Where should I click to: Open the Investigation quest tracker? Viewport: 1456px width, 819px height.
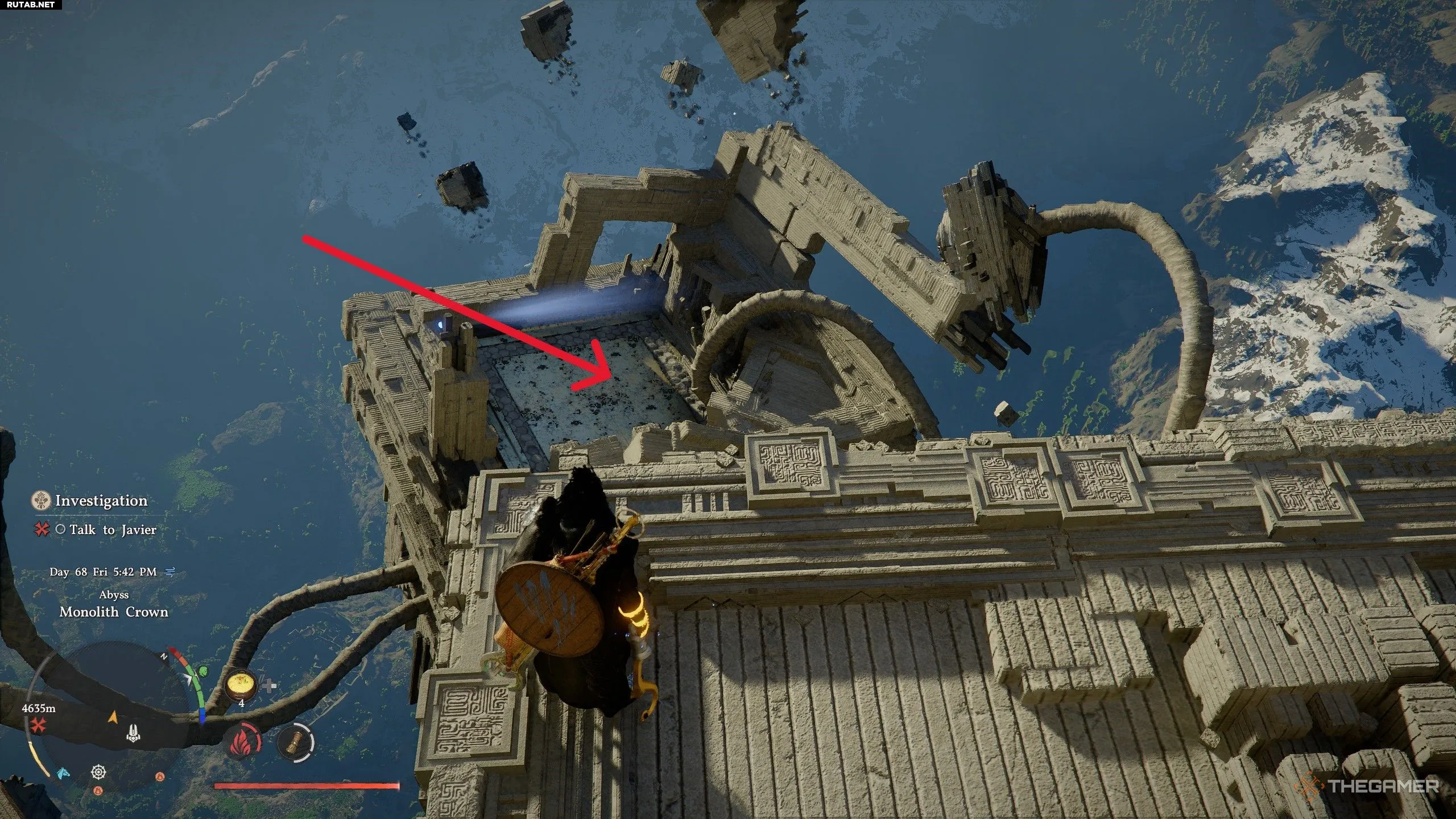click(101, 501)
